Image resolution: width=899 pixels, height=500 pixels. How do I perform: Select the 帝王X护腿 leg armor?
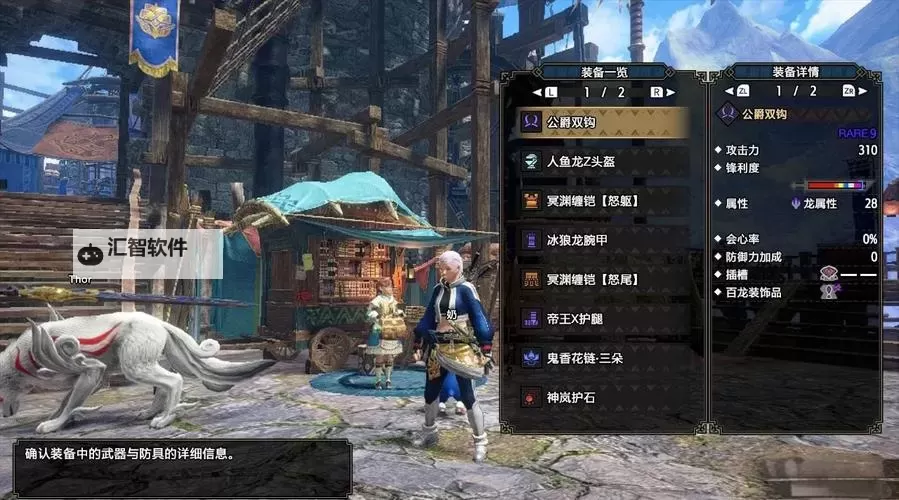click(x=602, y=318)
